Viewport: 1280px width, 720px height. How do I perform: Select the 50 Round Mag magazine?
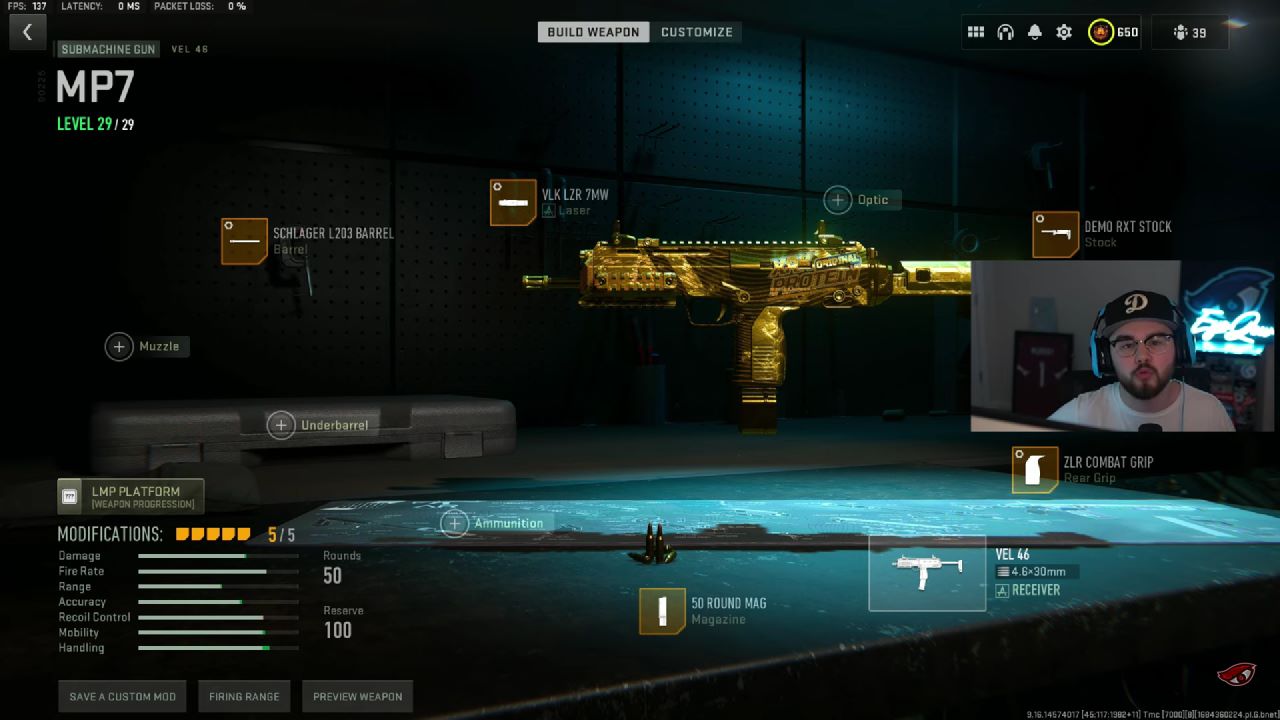660,611
